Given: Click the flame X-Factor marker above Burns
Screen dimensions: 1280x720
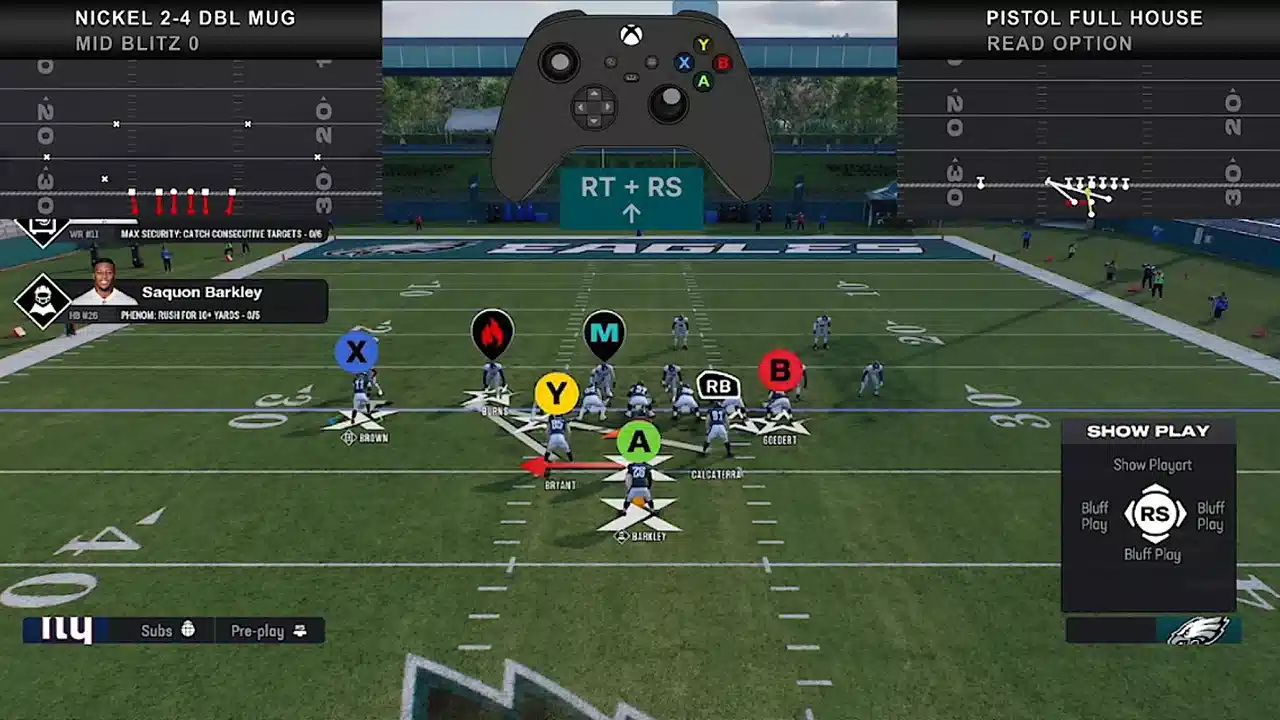Looking at the screenshot, I should pos(492,334).
